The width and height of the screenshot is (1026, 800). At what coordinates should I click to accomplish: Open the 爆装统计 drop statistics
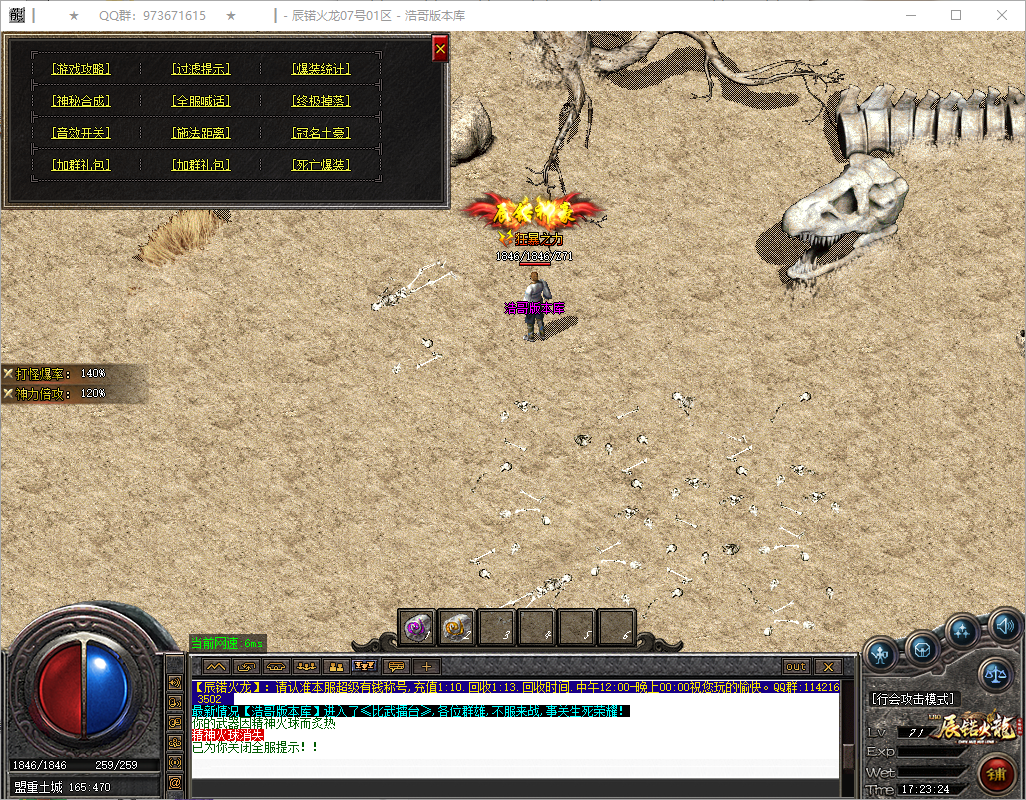[x=321, y=69]
